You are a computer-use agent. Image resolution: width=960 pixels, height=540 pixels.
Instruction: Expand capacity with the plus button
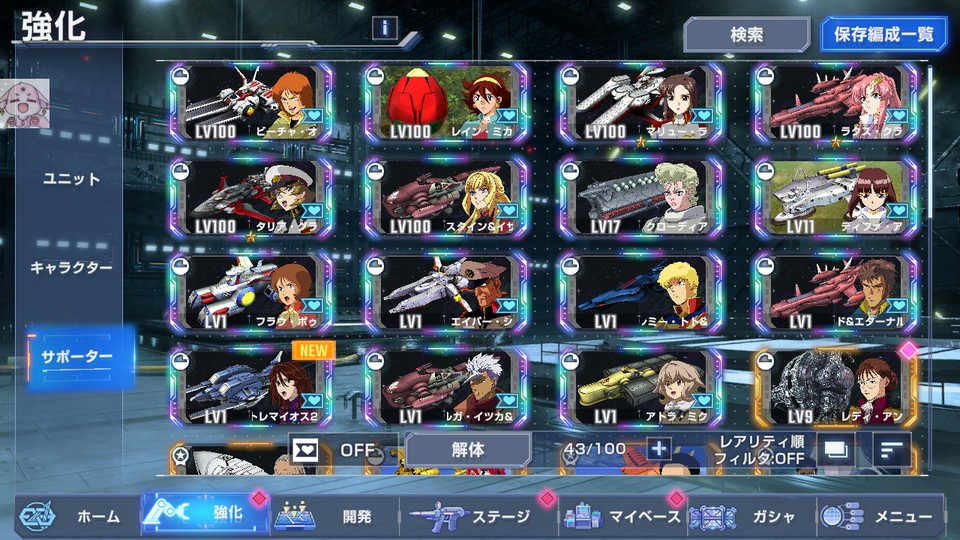tap(658, 449)
